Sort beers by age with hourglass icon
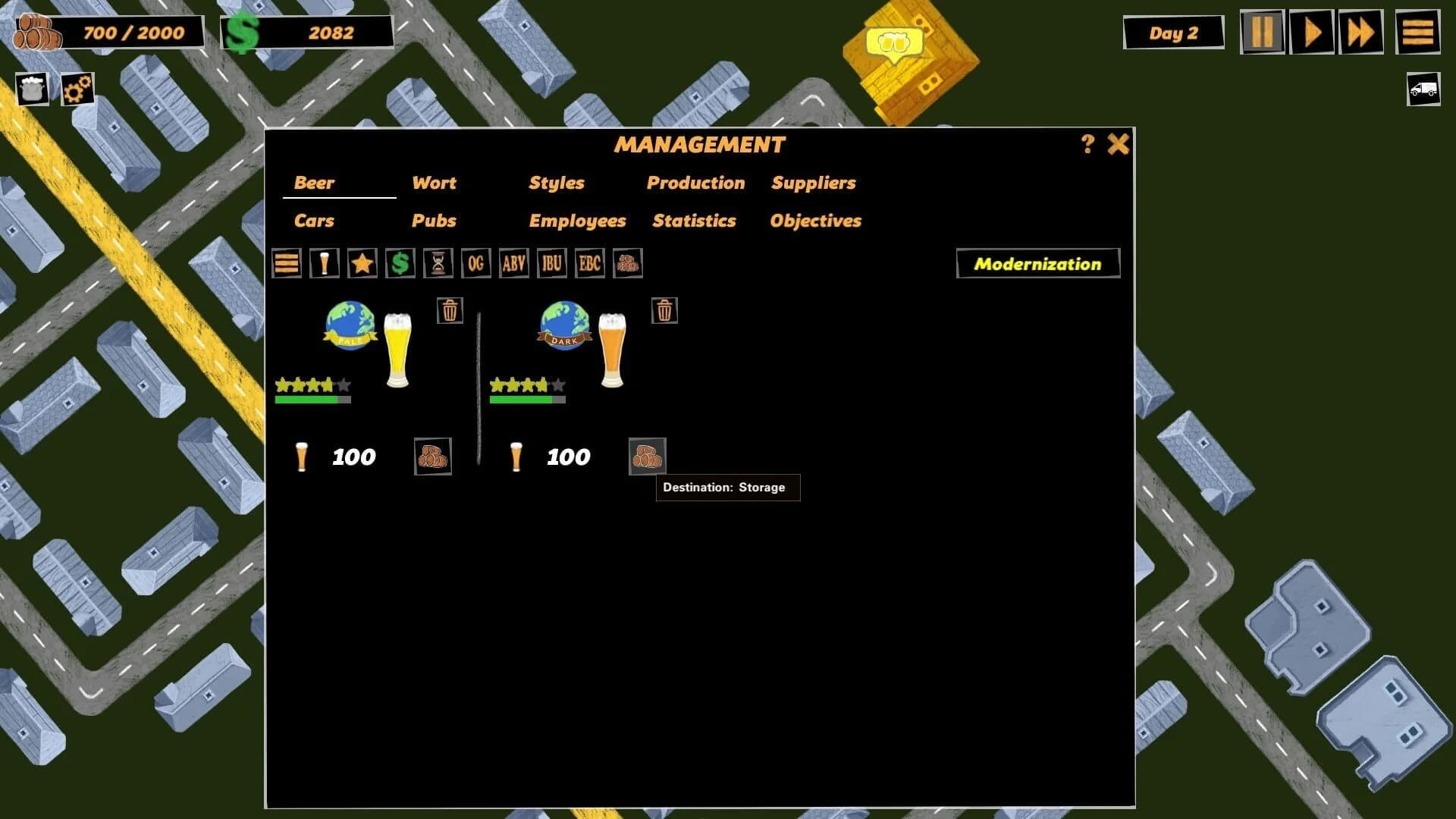The width and height of the screenshot is (1456, 819). click(438, 264)
